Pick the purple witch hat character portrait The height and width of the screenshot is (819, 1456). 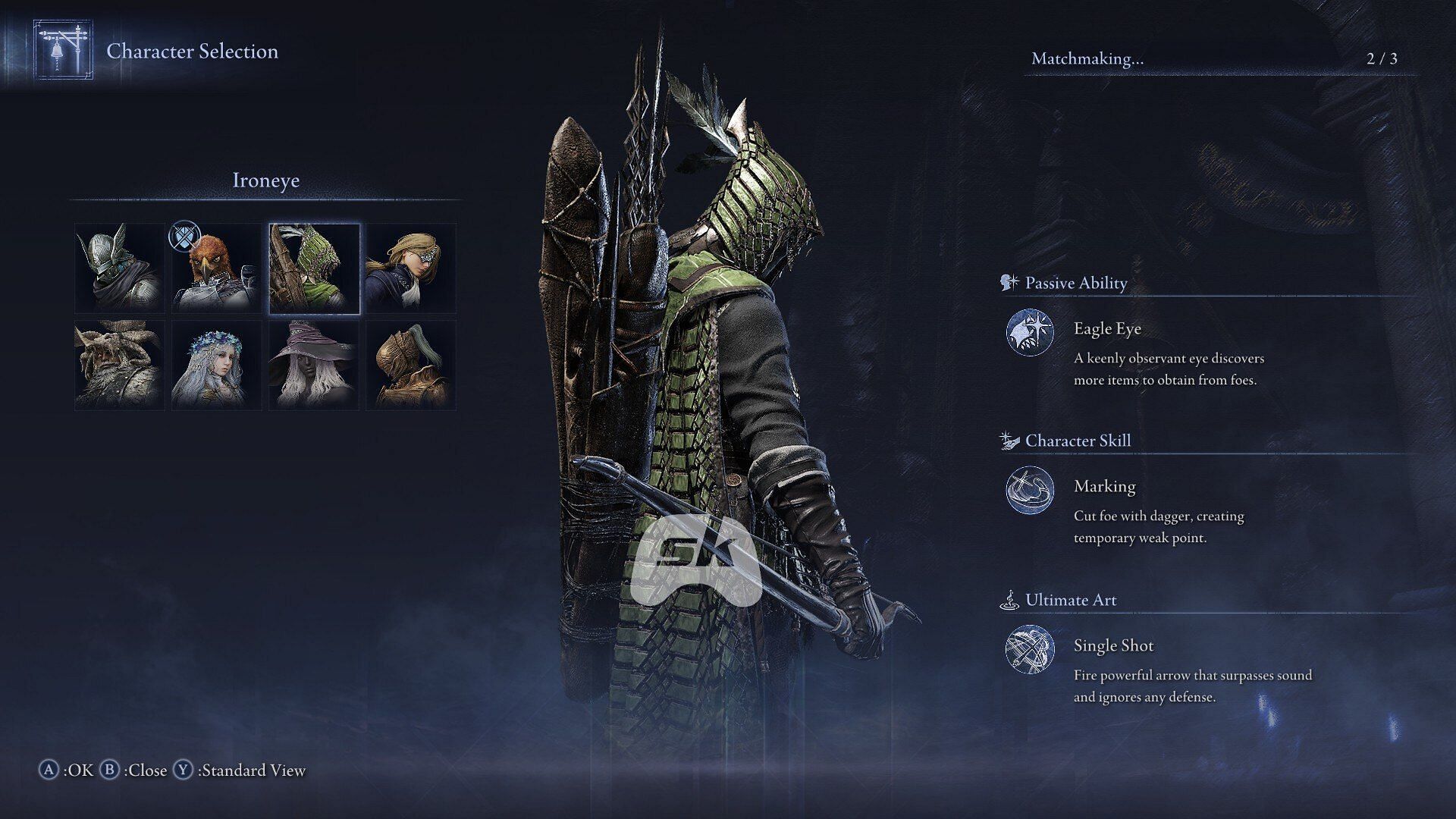[x=314, y=365]
